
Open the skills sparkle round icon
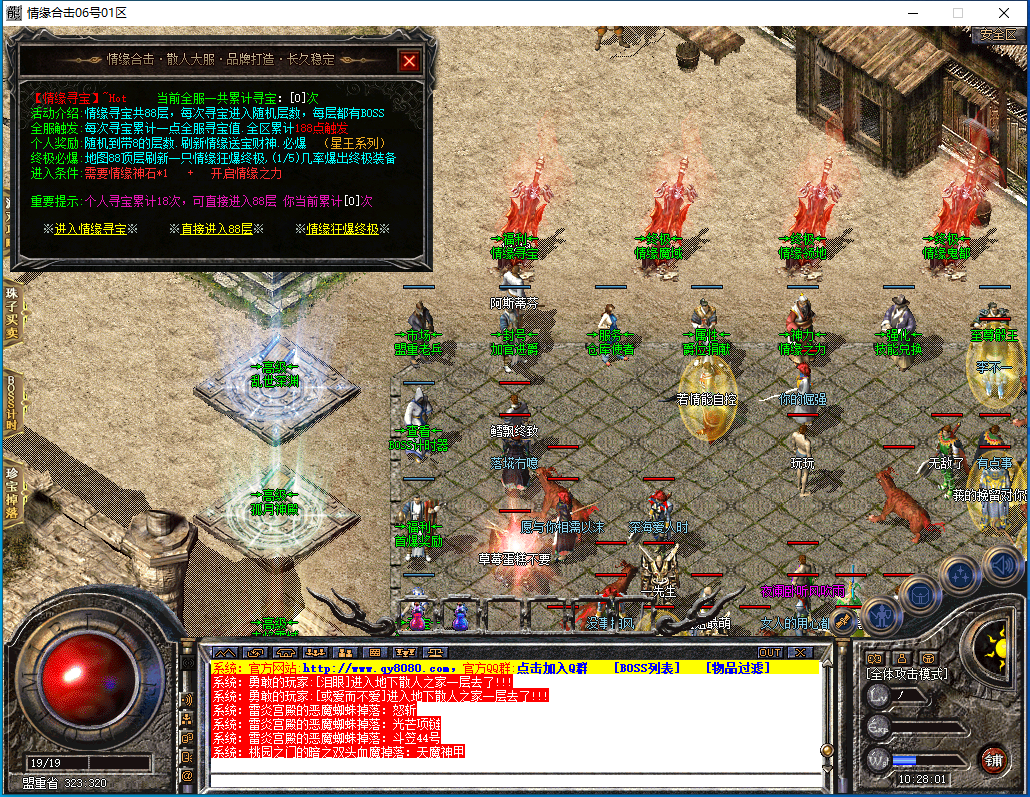[960, 575]
